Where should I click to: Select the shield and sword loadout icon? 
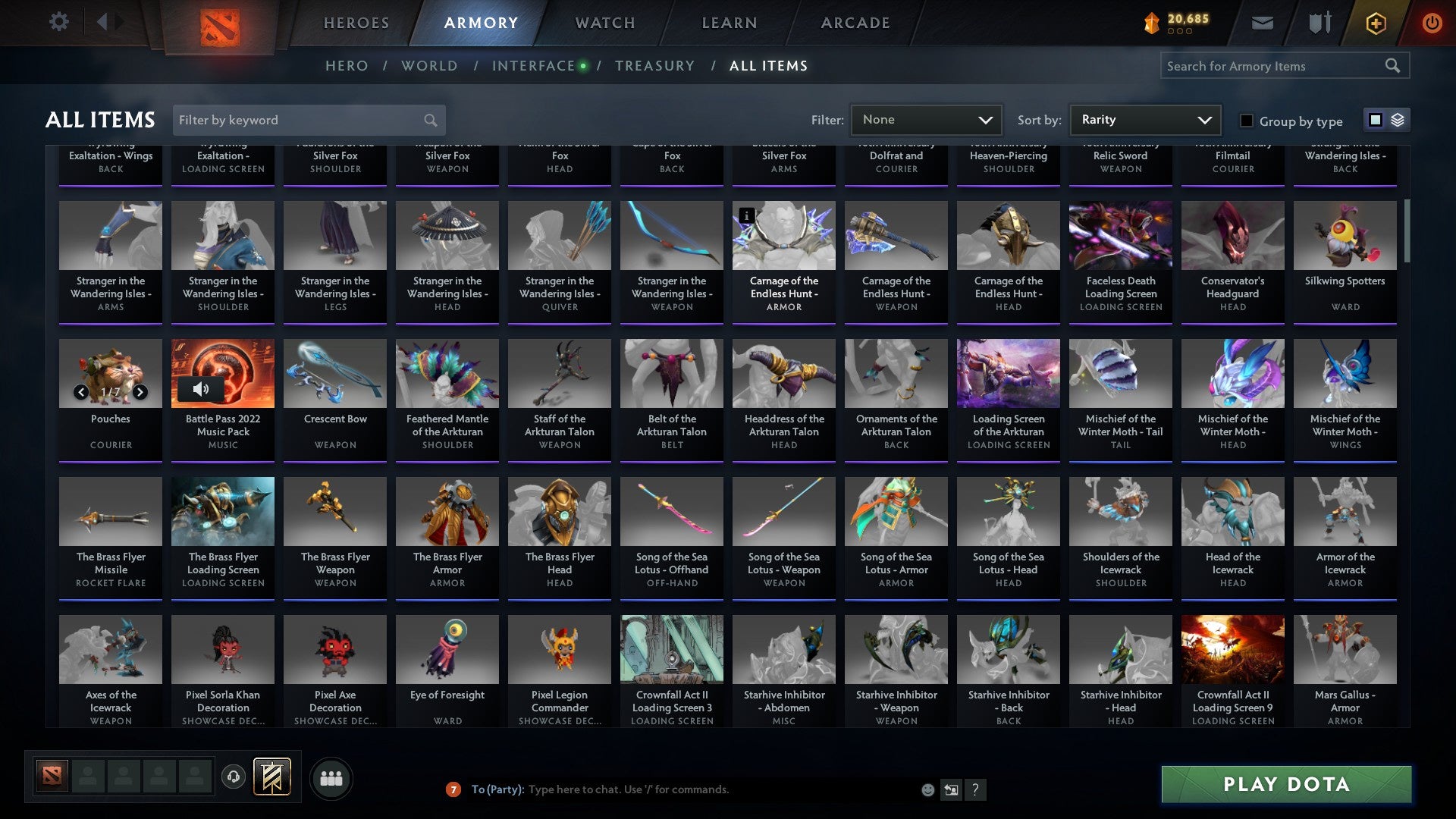point(1319,23)
